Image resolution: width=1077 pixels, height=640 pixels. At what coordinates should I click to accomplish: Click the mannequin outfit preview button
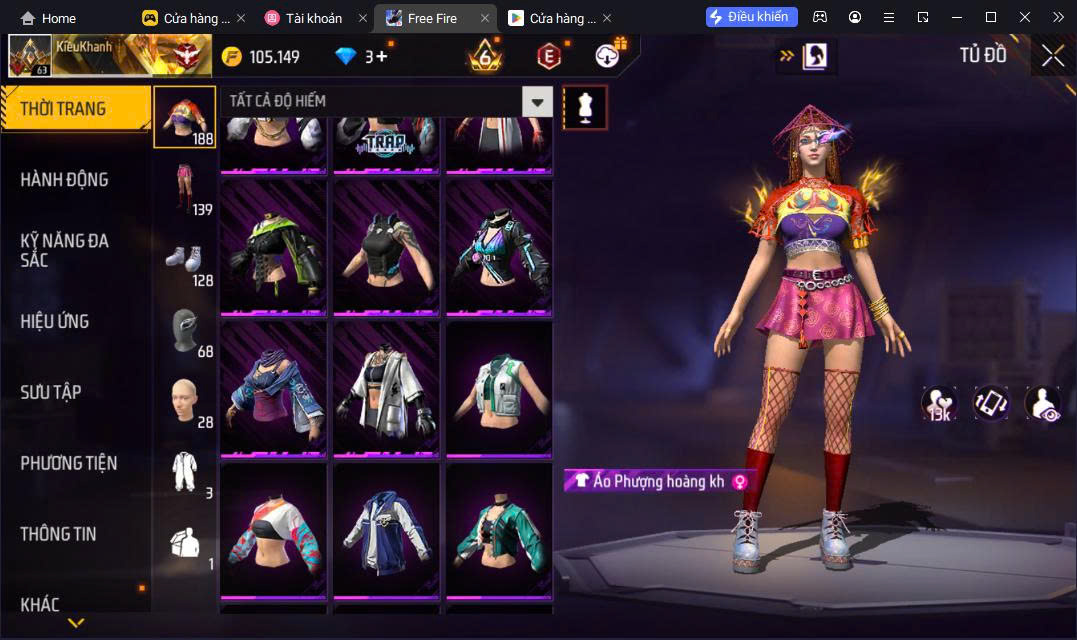point(585,106)
